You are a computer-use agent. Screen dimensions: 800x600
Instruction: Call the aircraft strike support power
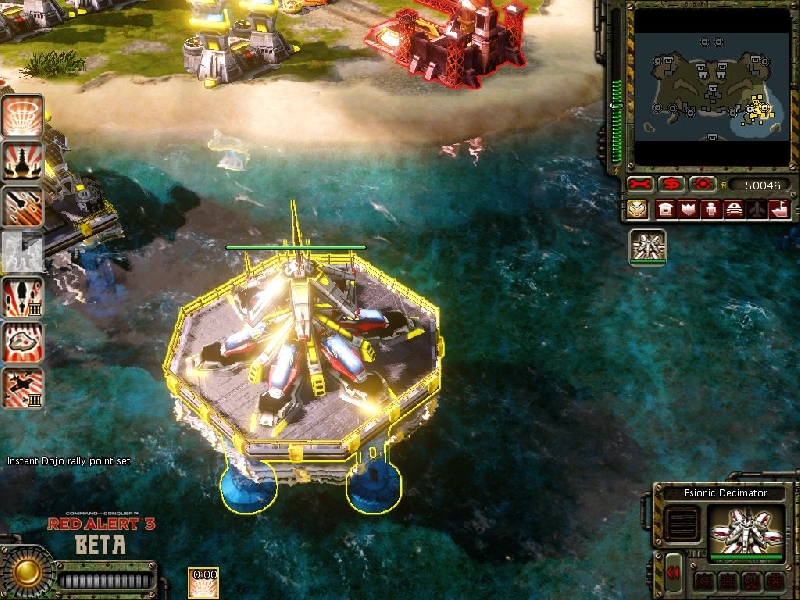pos(22,388)
